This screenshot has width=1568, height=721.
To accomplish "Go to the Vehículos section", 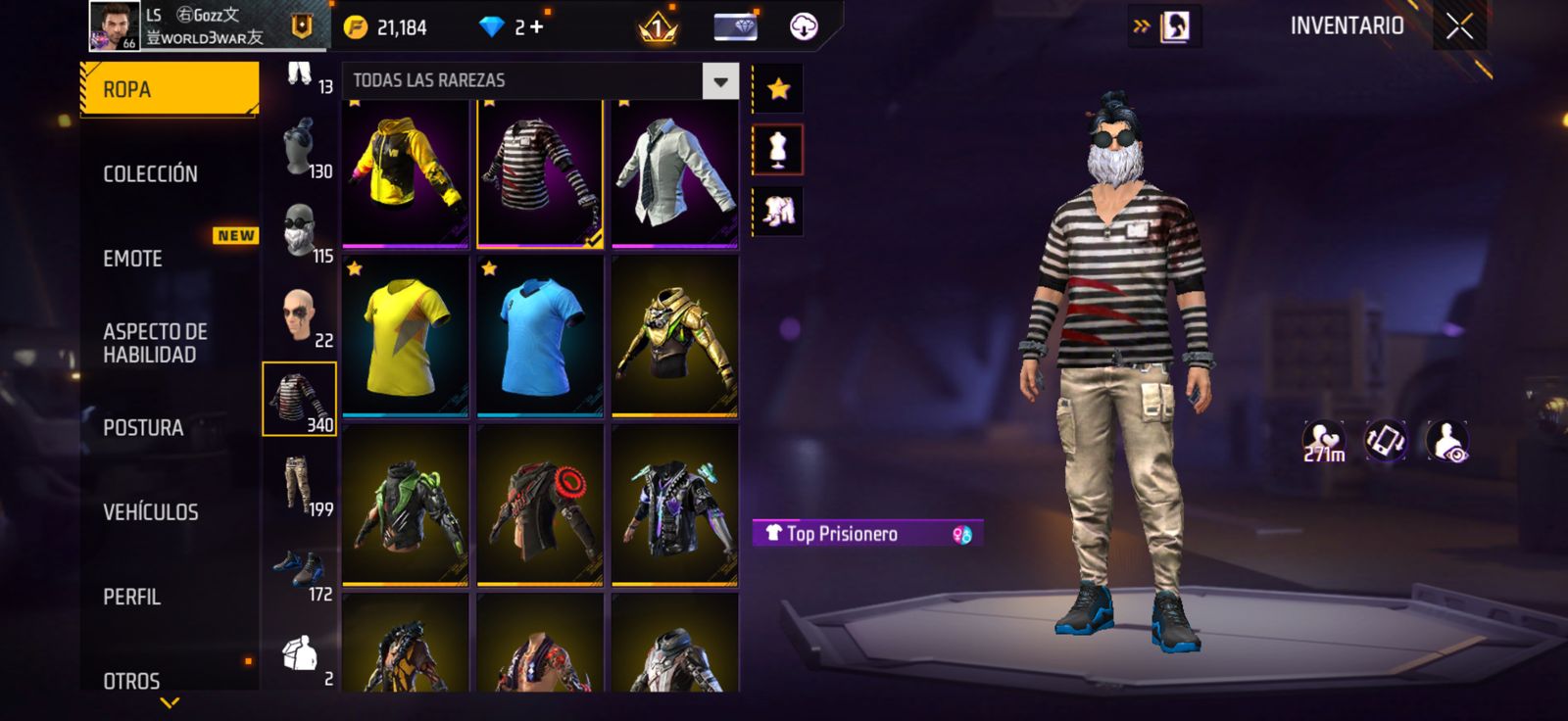I will click(151, 512).
